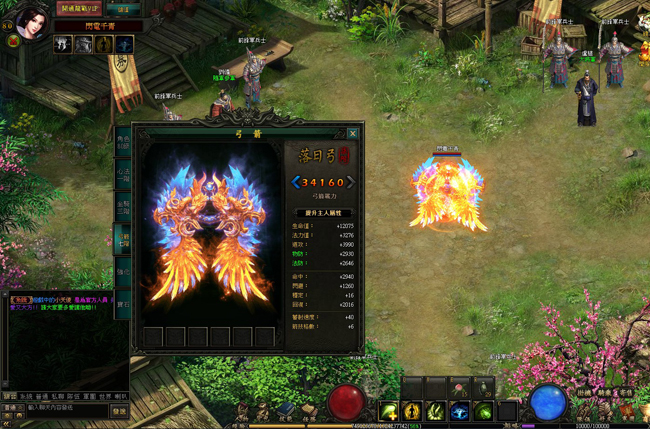650x429 pixels.
Task: Open the 寶石 gem tab
Action: pyautogui.click(x=123, y=303)
